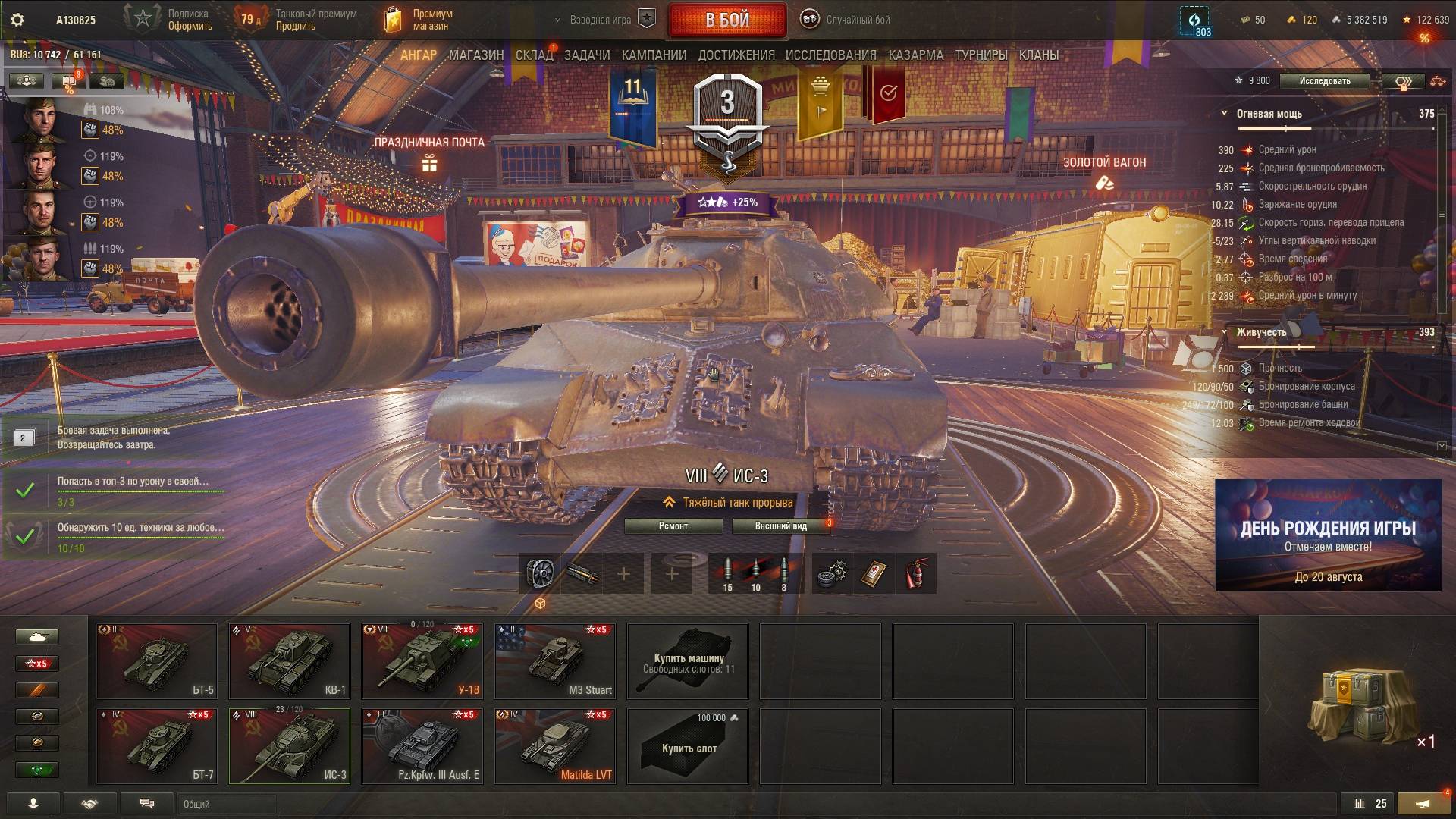
Task: Buy a new slot via Купить слот
Action: (687, 746)
